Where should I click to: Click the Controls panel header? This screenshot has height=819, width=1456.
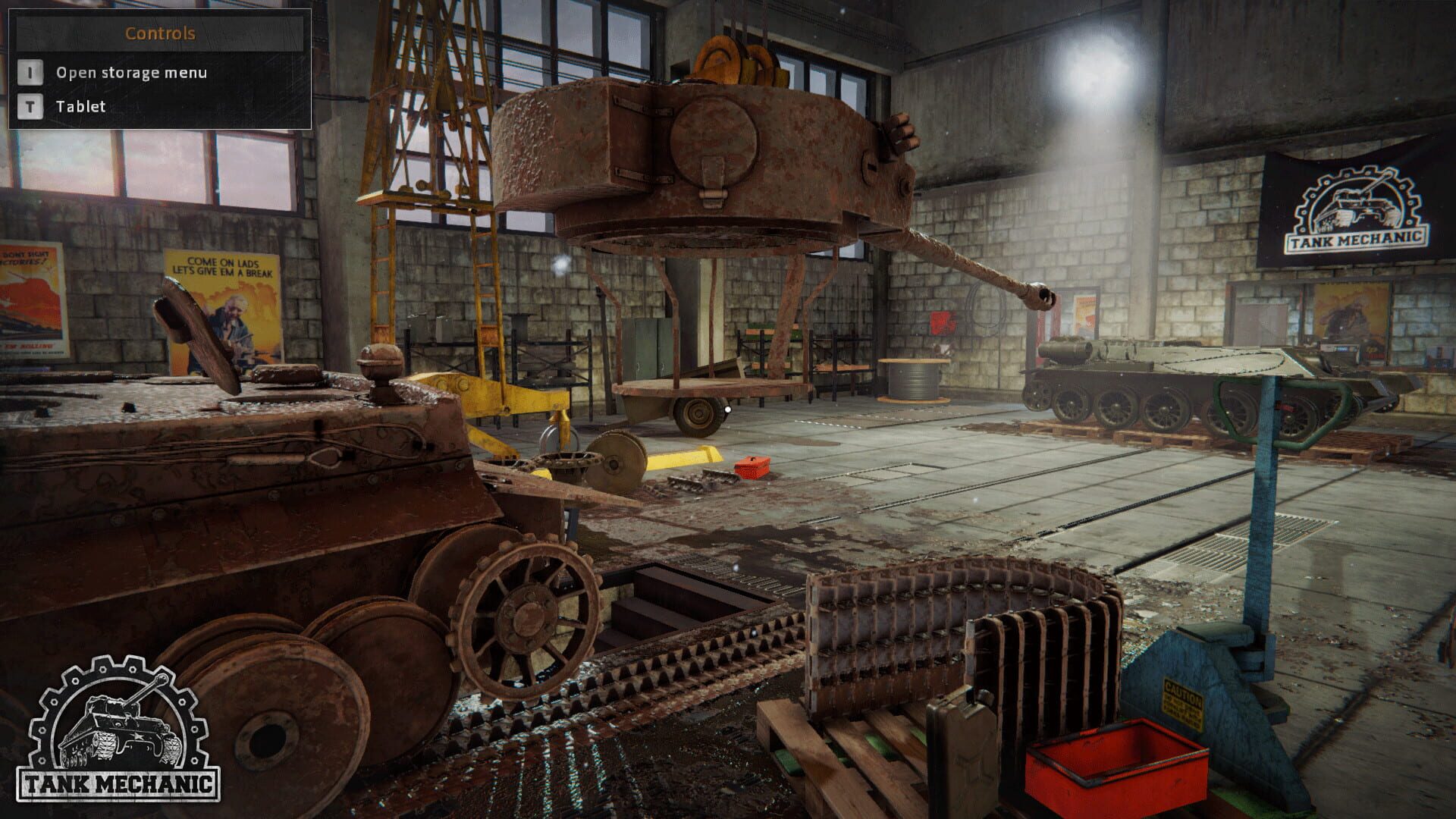pos(162,33)
